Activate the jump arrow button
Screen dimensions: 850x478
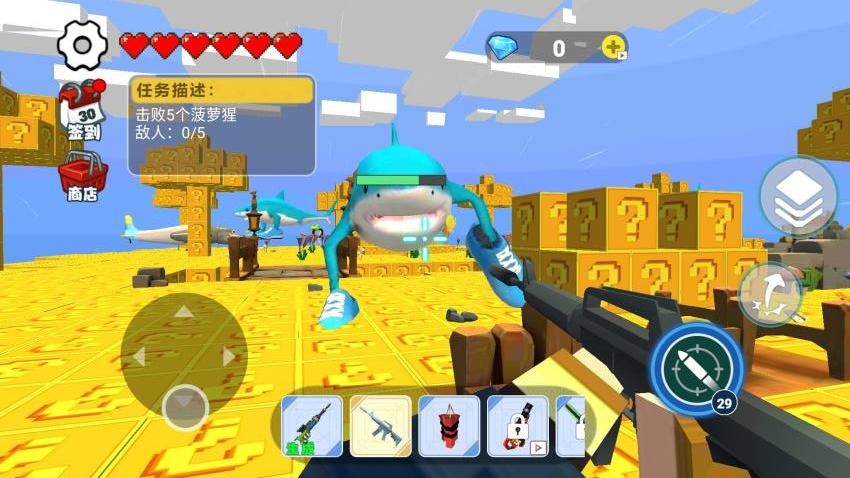coord(772,293)
